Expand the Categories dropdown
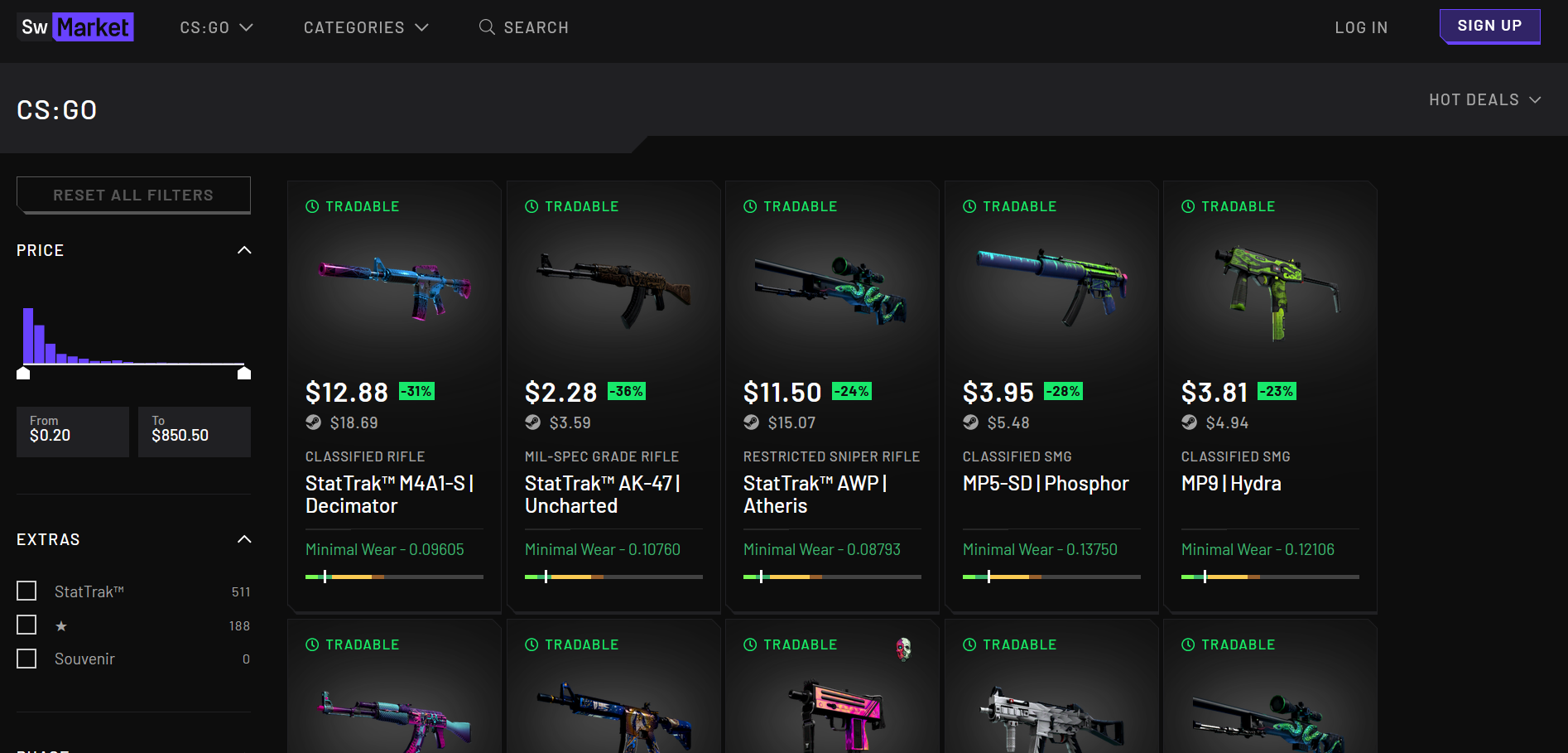 tap(366, 27)
